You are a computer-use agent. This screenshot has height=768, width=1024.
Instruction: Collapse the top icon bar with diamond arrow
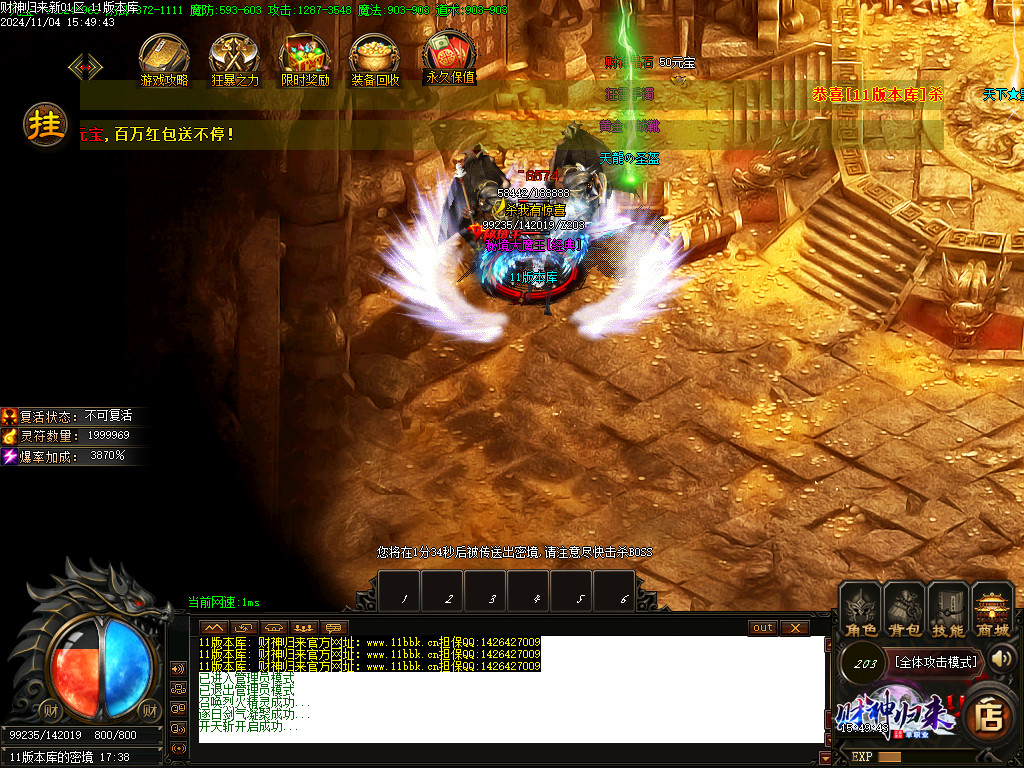pos(85,67)
